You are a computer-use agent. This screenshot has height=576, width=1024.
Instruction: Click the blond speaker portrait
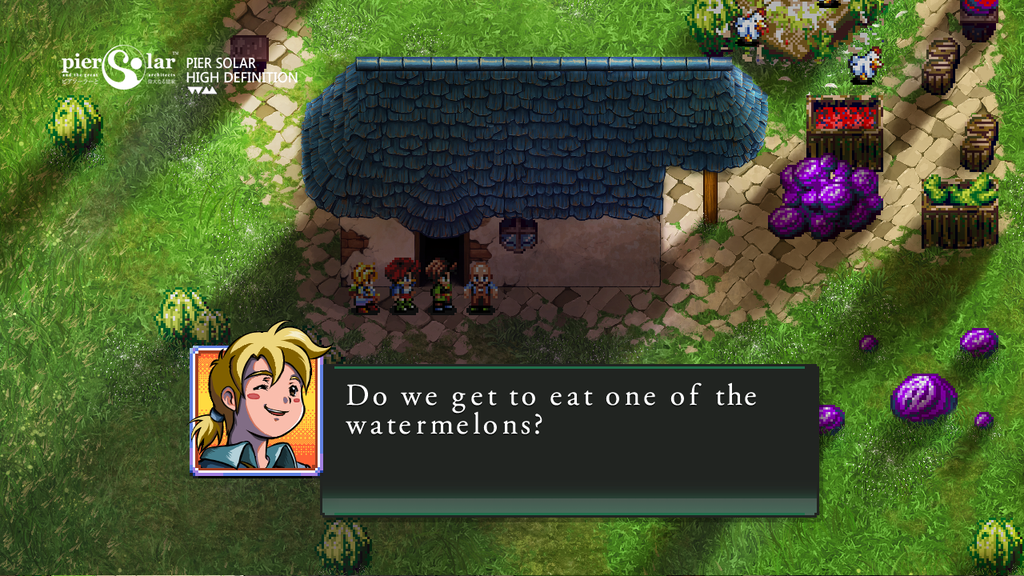(255, 408)
